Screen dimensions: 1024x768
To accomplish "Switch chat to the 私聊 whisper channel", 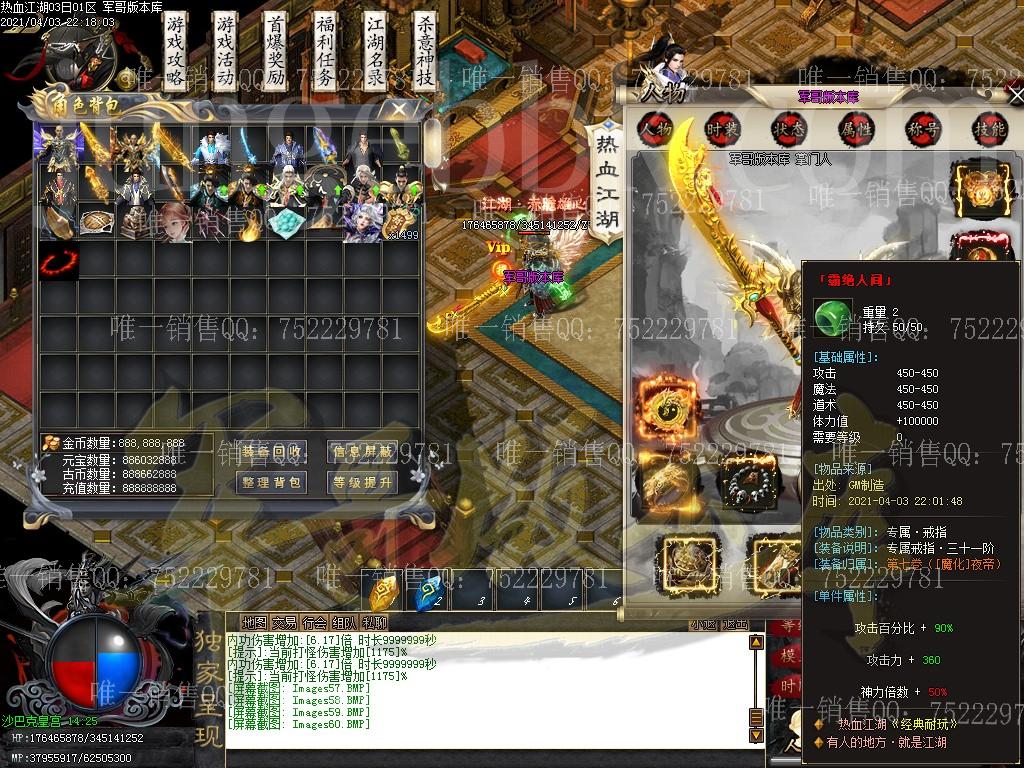I will pyautogui.click(x=375, y=623).
